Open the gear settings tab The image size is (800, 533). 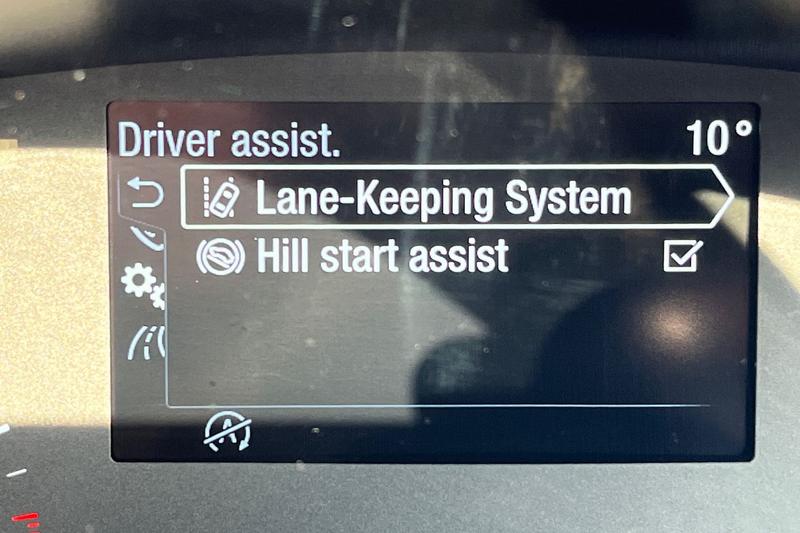142,285
